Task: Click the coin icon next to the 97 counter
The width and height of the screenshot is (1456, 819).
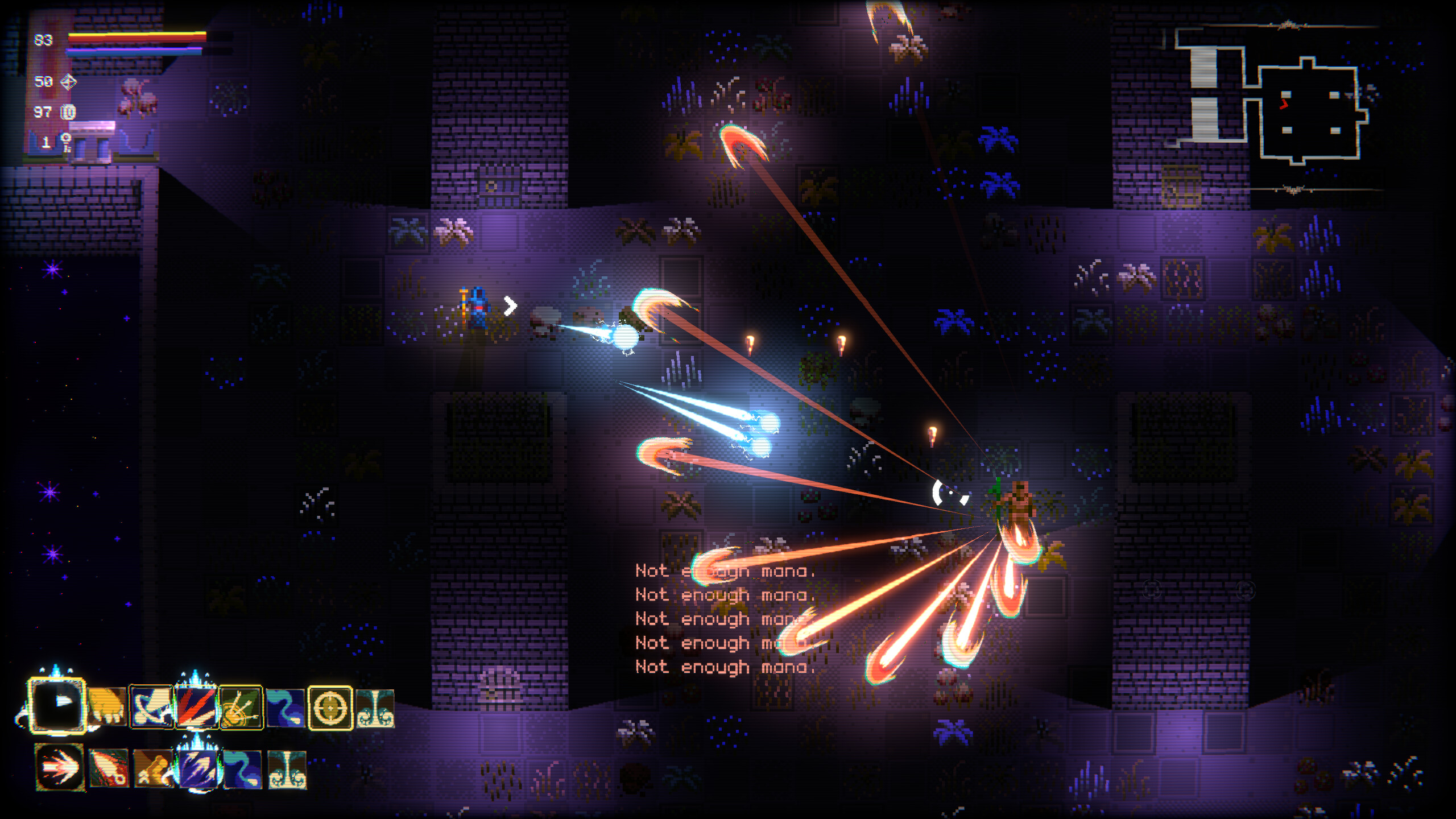Action: coord(67,112)
